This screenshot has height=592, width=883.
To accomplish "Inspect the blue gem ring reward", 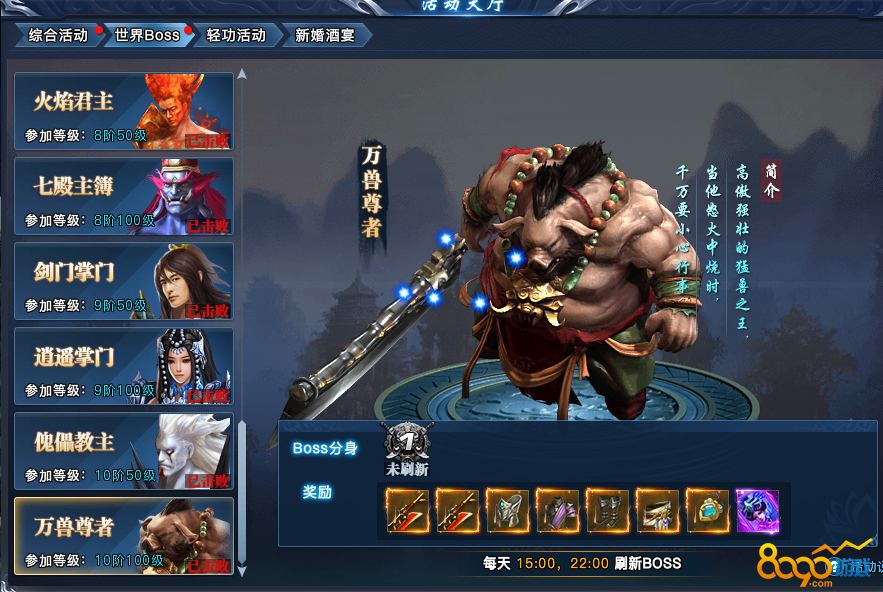I will click(708, 511).
